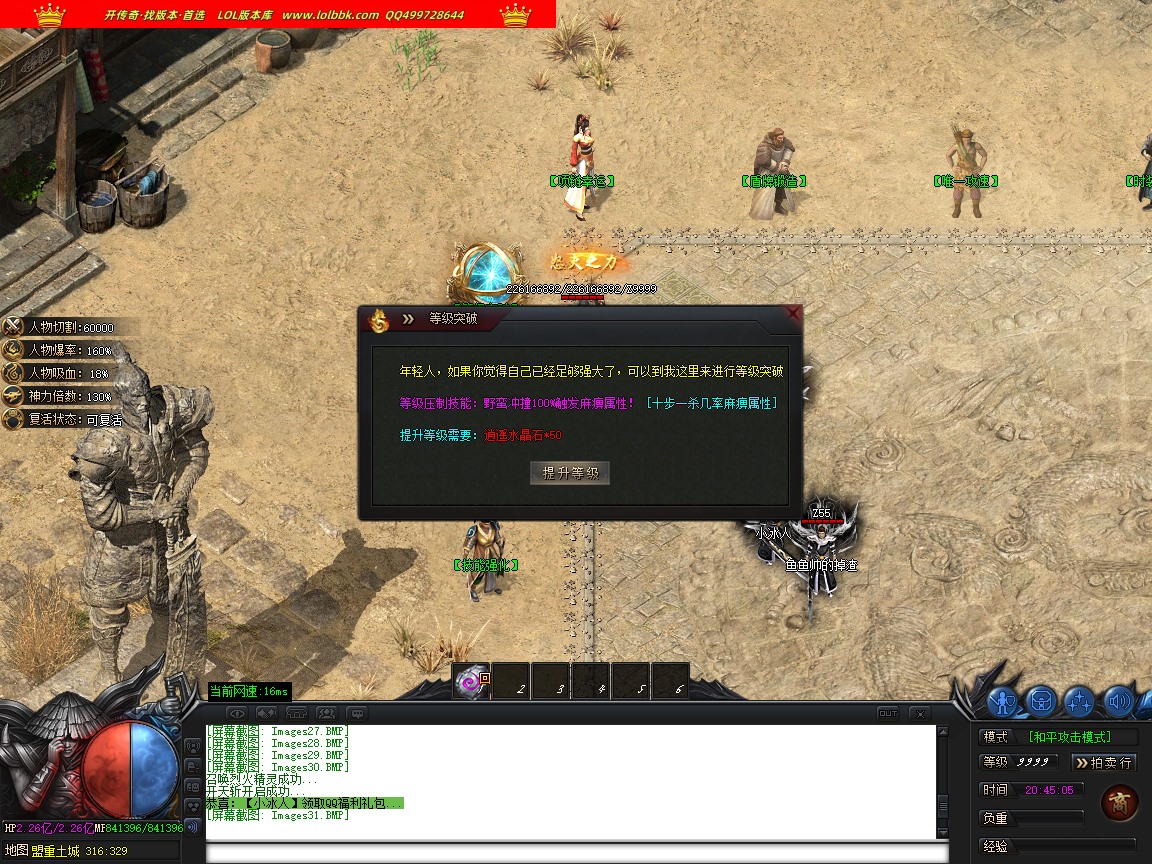Select the purple swirl item in hotbar slot

pyautogui.click(x=470, y=682)
